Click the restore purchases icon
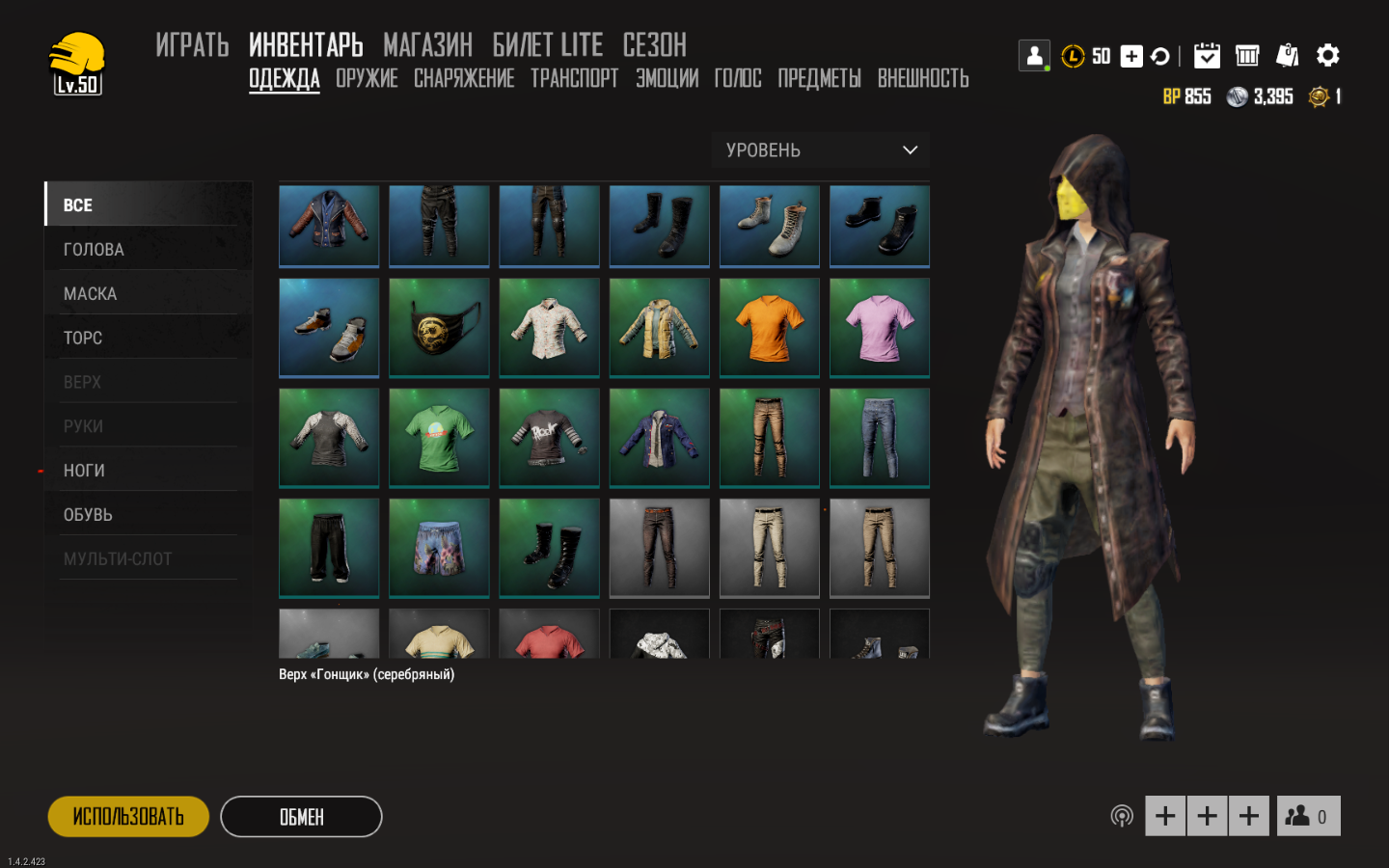The height and width of the screenshot is (868, 1389). pyautogui.click(x=1160, y=55)
